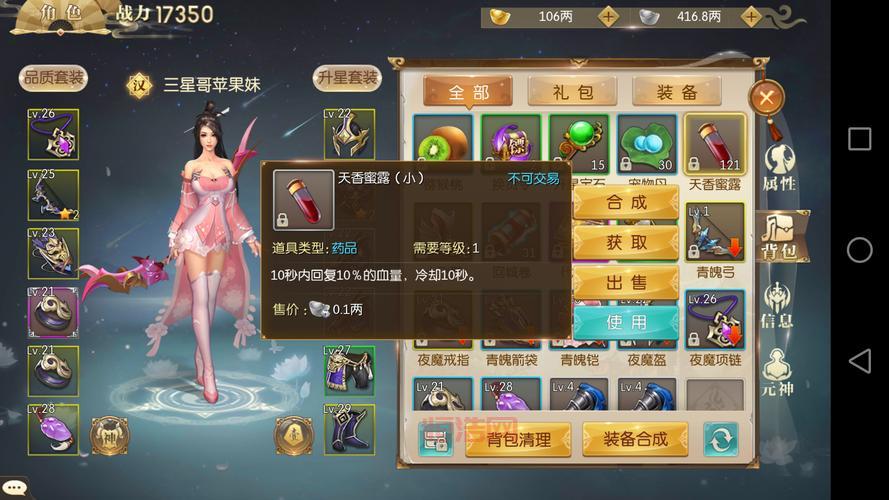
Task: Choose the 获取 option
Action: pos(626,242)
